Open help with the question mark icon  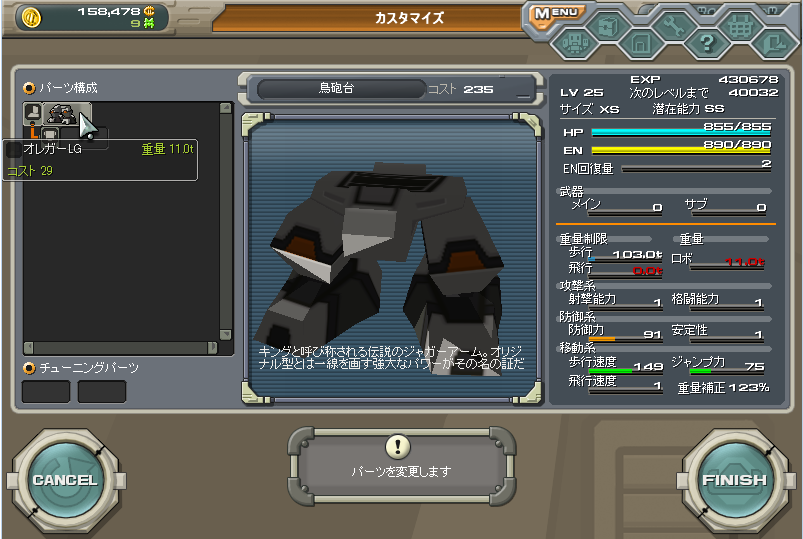[706, 43]
